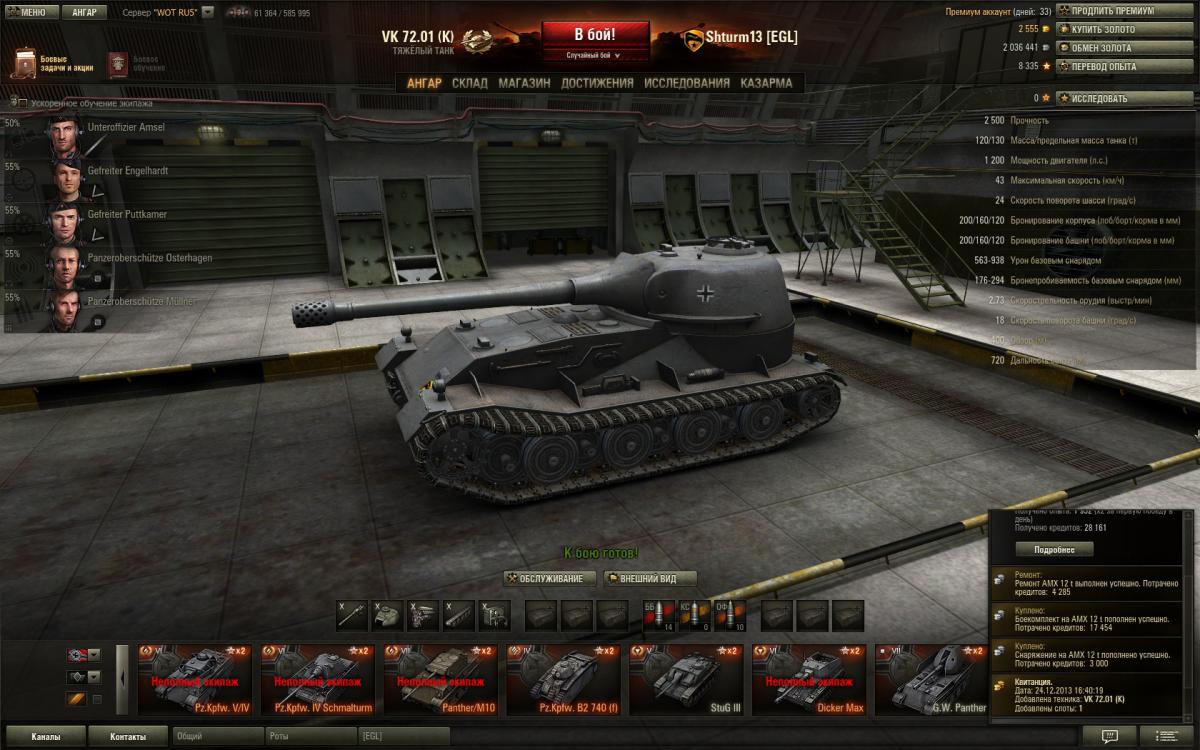Open the КАЗАРМА tab
This screenshot has height=750, width=1200.
pos(766,83)
